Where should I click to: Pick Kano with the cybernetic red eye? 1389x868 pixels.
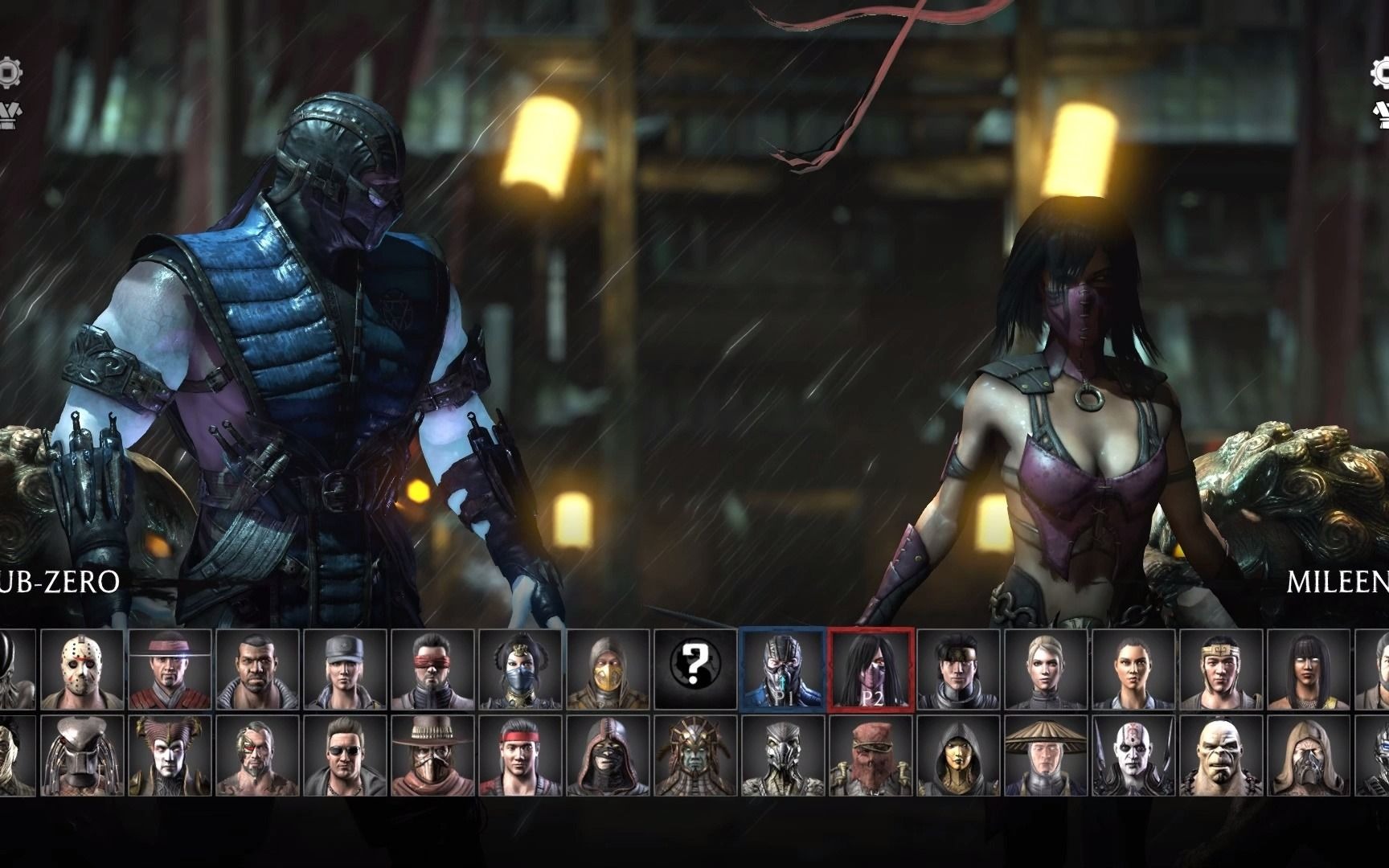(257, 756)
